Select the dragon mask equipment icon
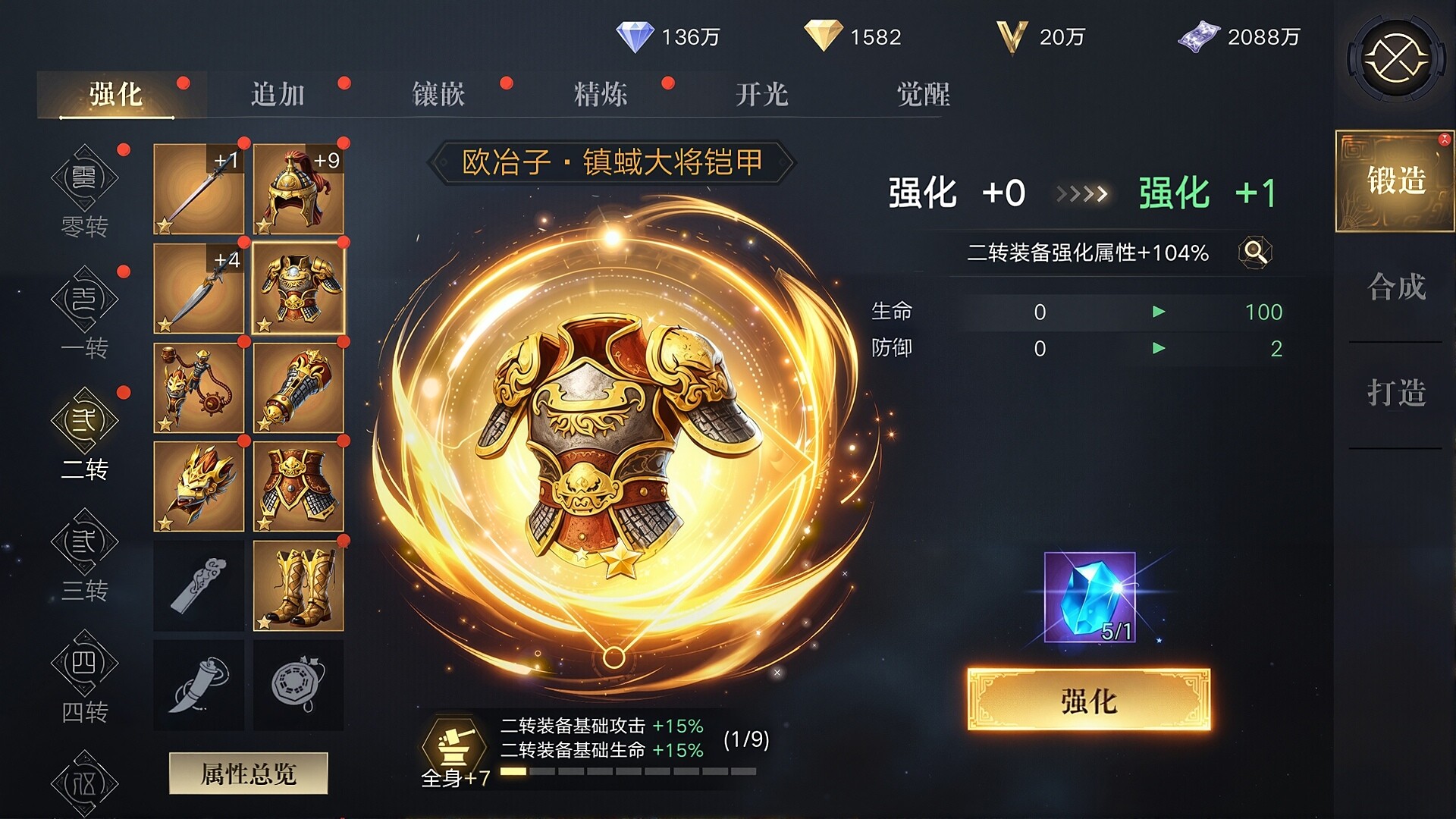The width and height of the screenshot is (1456, 819). click(198, 487)
